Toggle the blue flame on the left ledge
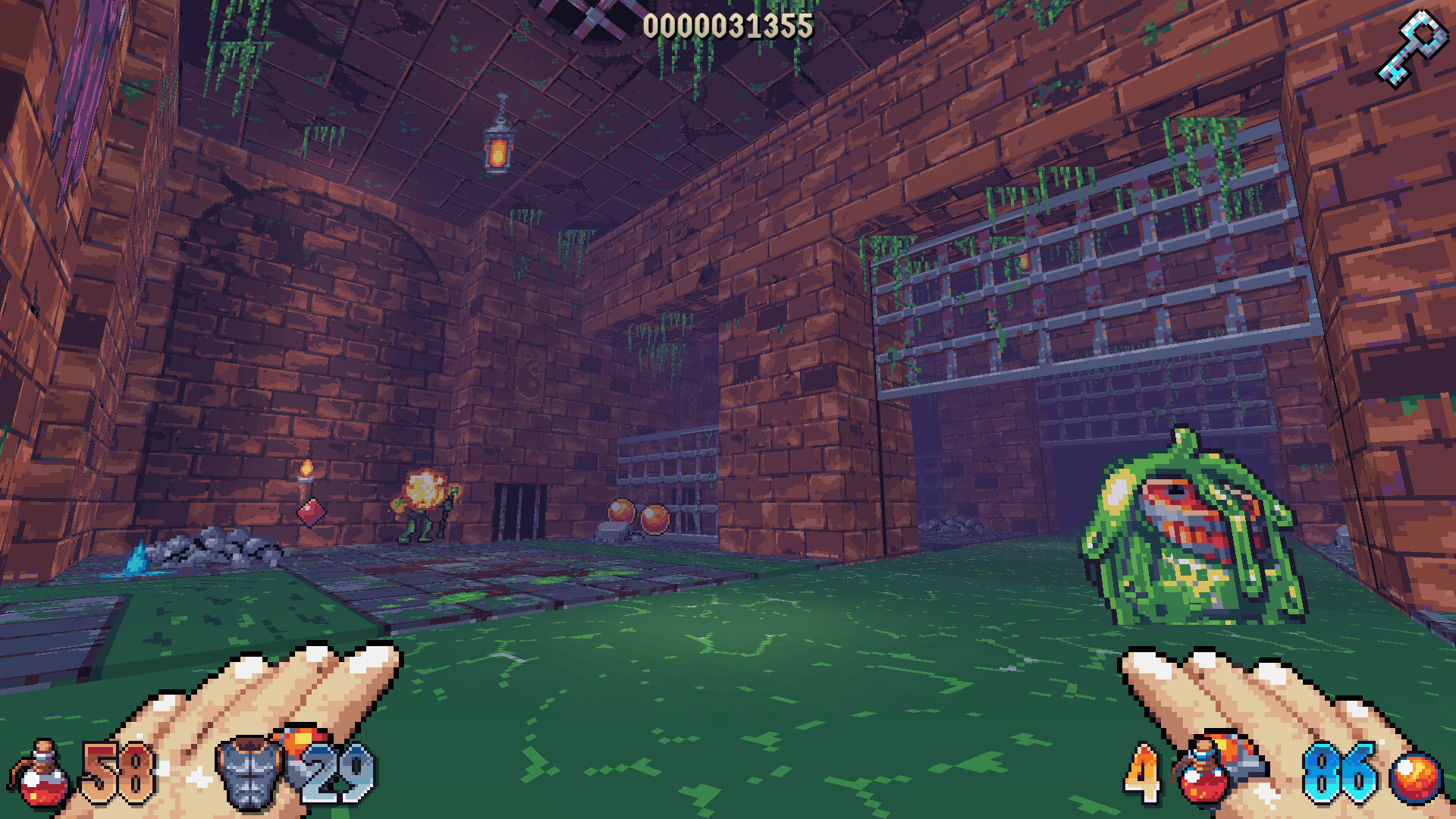 point(133,557)
